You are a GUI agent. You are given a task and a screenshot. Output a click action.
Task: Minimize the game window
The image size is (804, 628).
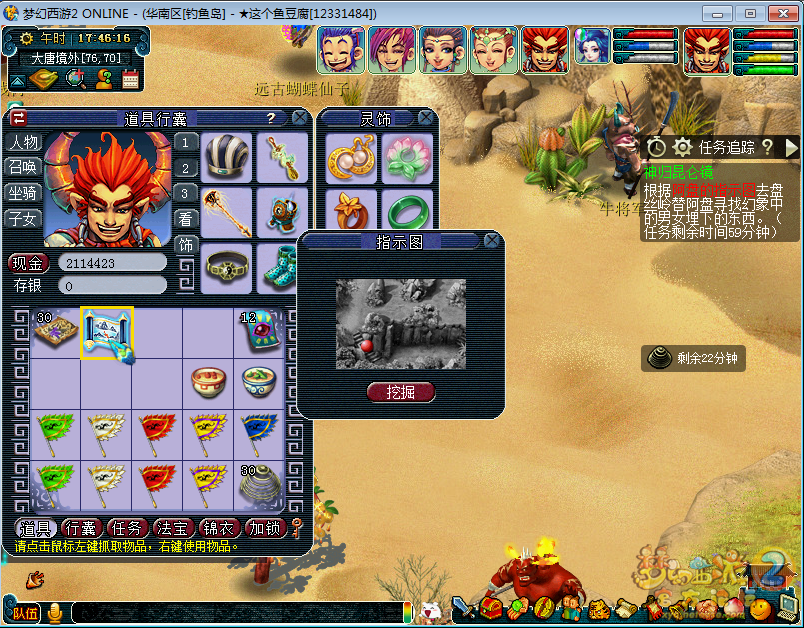point(714,14)
